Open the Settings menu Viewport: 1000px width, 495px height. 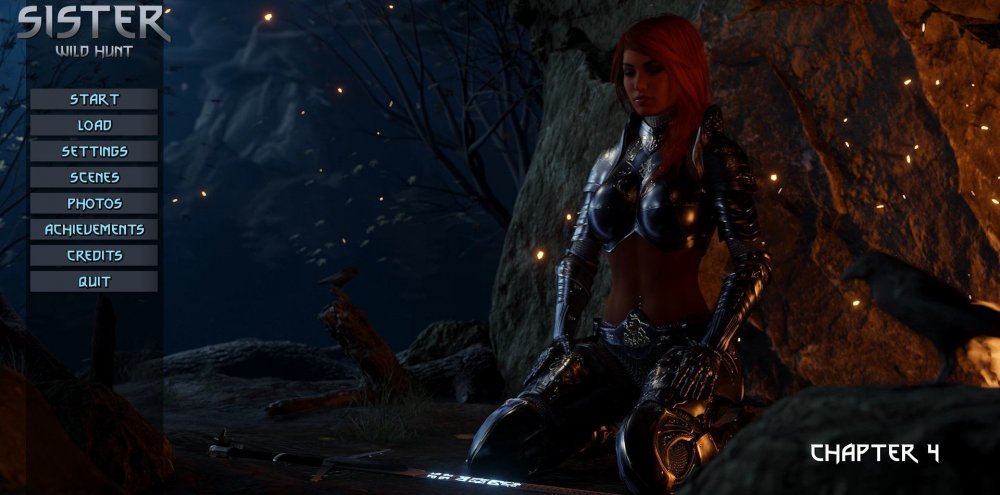click(94, 151)
